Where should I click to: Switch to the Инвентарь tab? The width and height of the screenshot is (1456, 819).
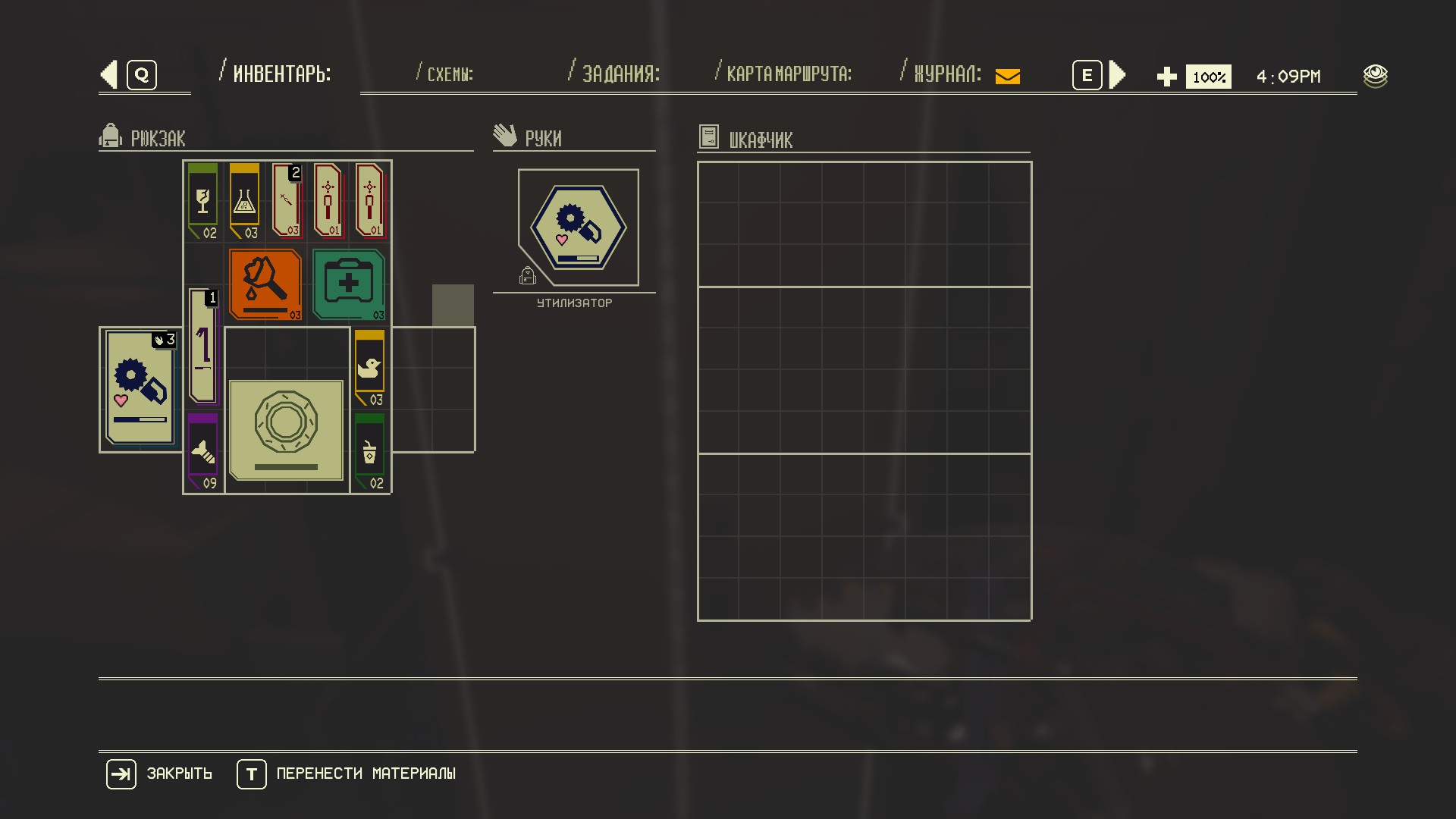(281, 74)
